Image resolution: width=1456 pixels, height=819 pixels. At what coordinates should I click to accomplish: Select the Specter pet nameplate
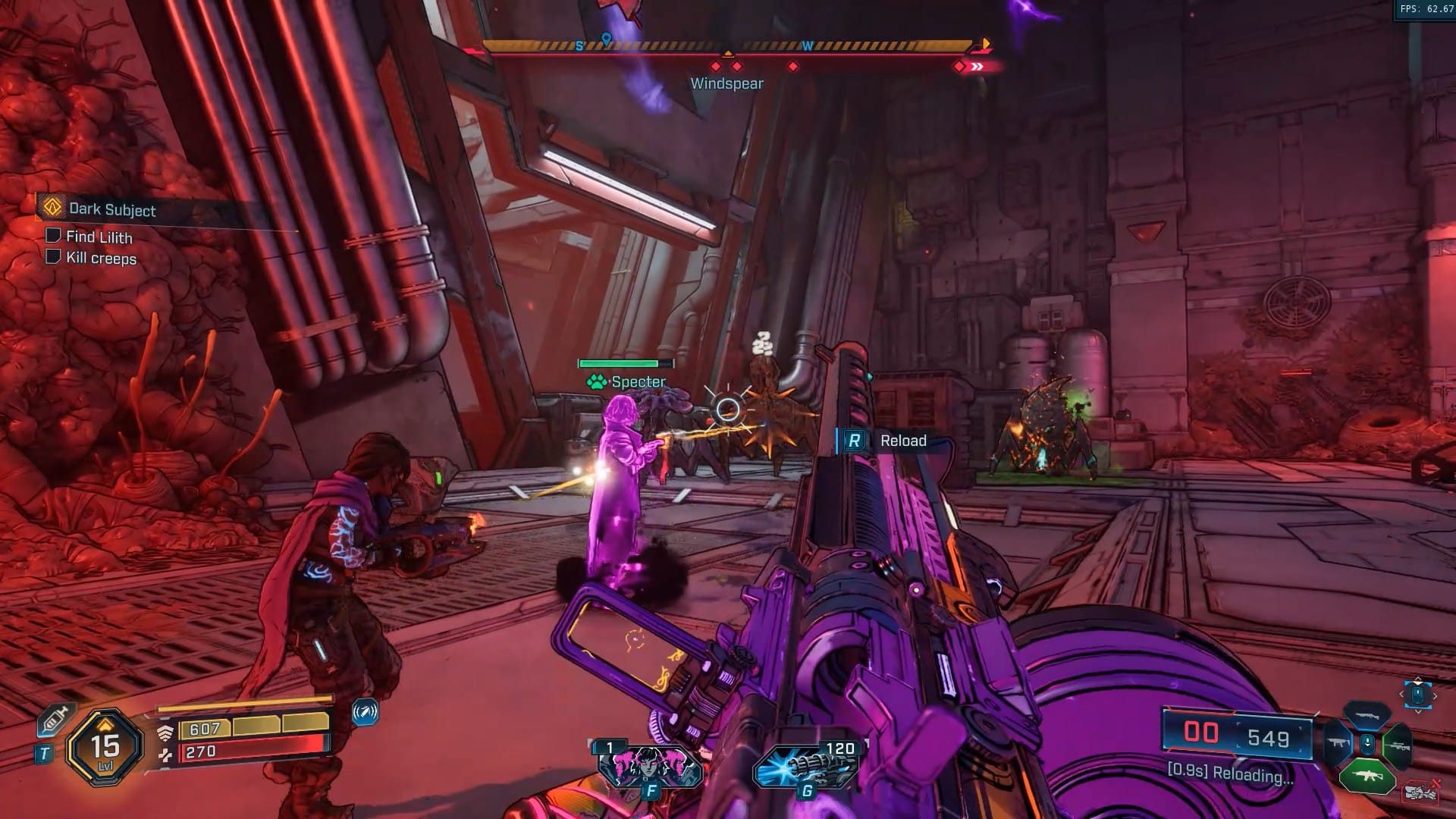click(628, 381)
